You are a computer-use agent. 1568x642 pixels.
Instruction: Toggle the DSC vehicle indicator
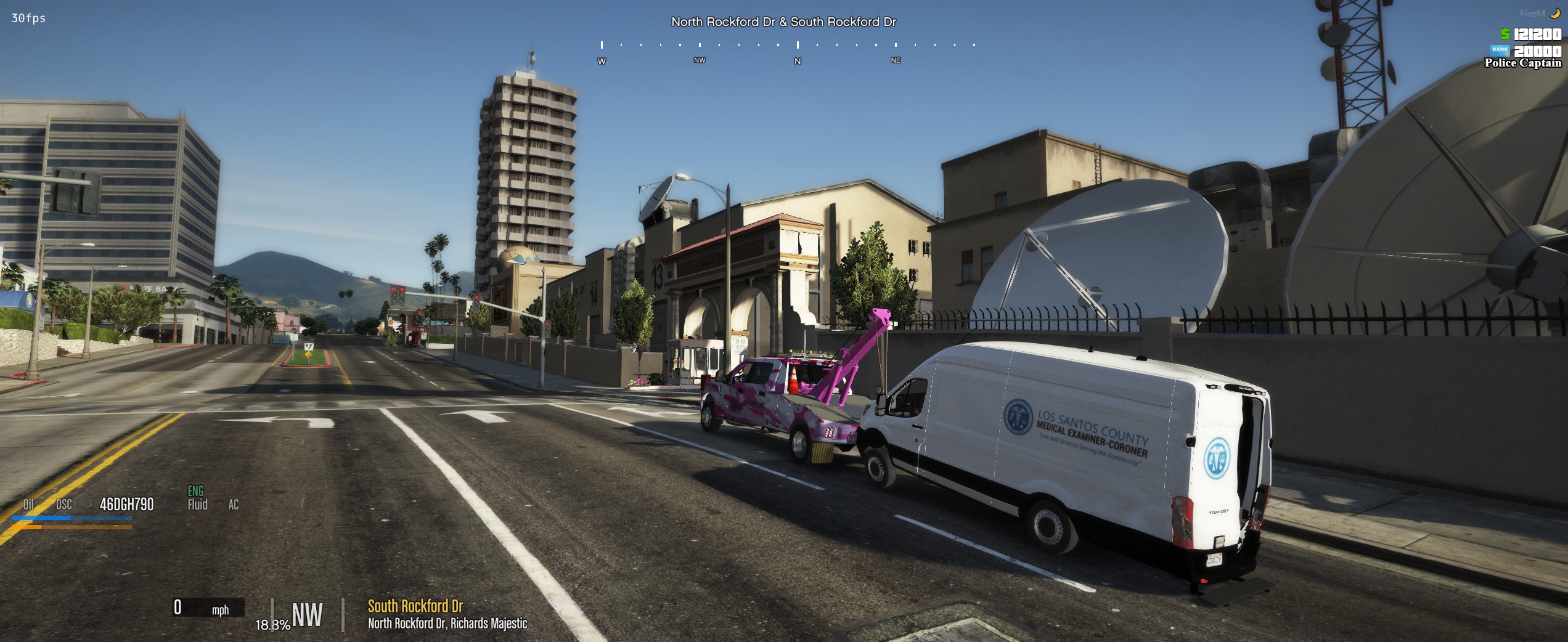coord(64,505)
